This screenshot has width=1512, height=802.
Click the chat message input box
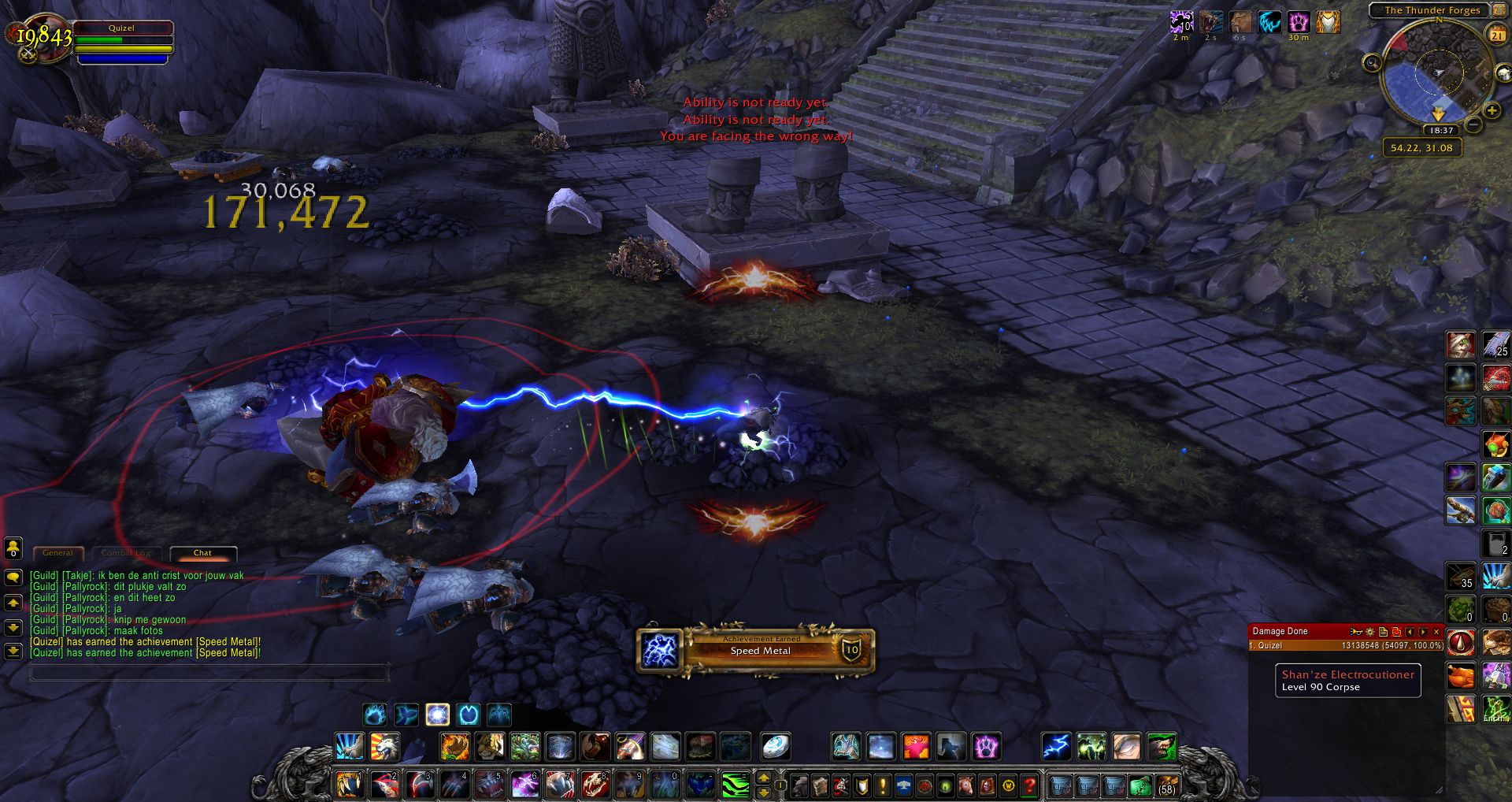[209, 673]
